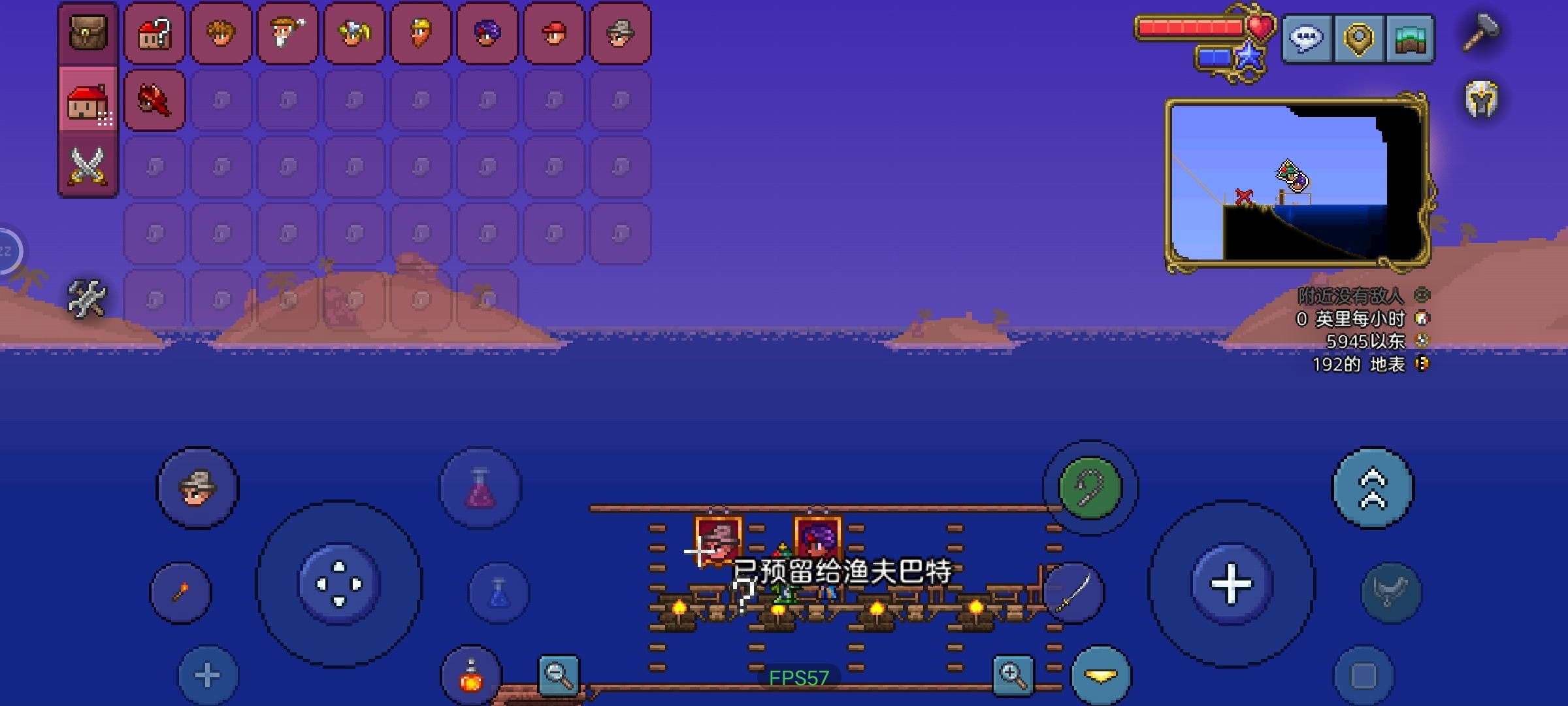This screenshot has width=1568, height=706.
Task: Select the Guide's head in the housing menu
Action: 221,35
